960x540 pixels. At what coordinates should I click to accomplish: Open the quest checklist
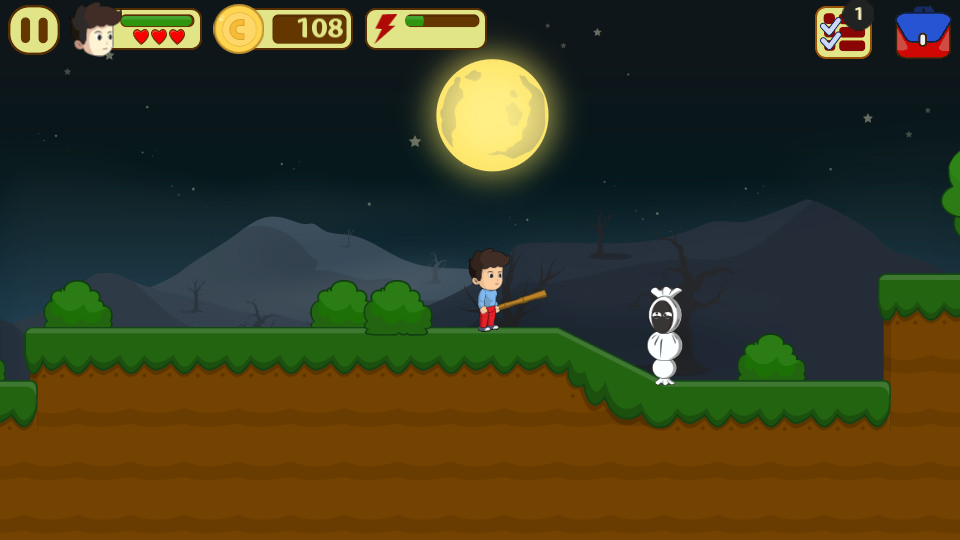click(842, 33)
